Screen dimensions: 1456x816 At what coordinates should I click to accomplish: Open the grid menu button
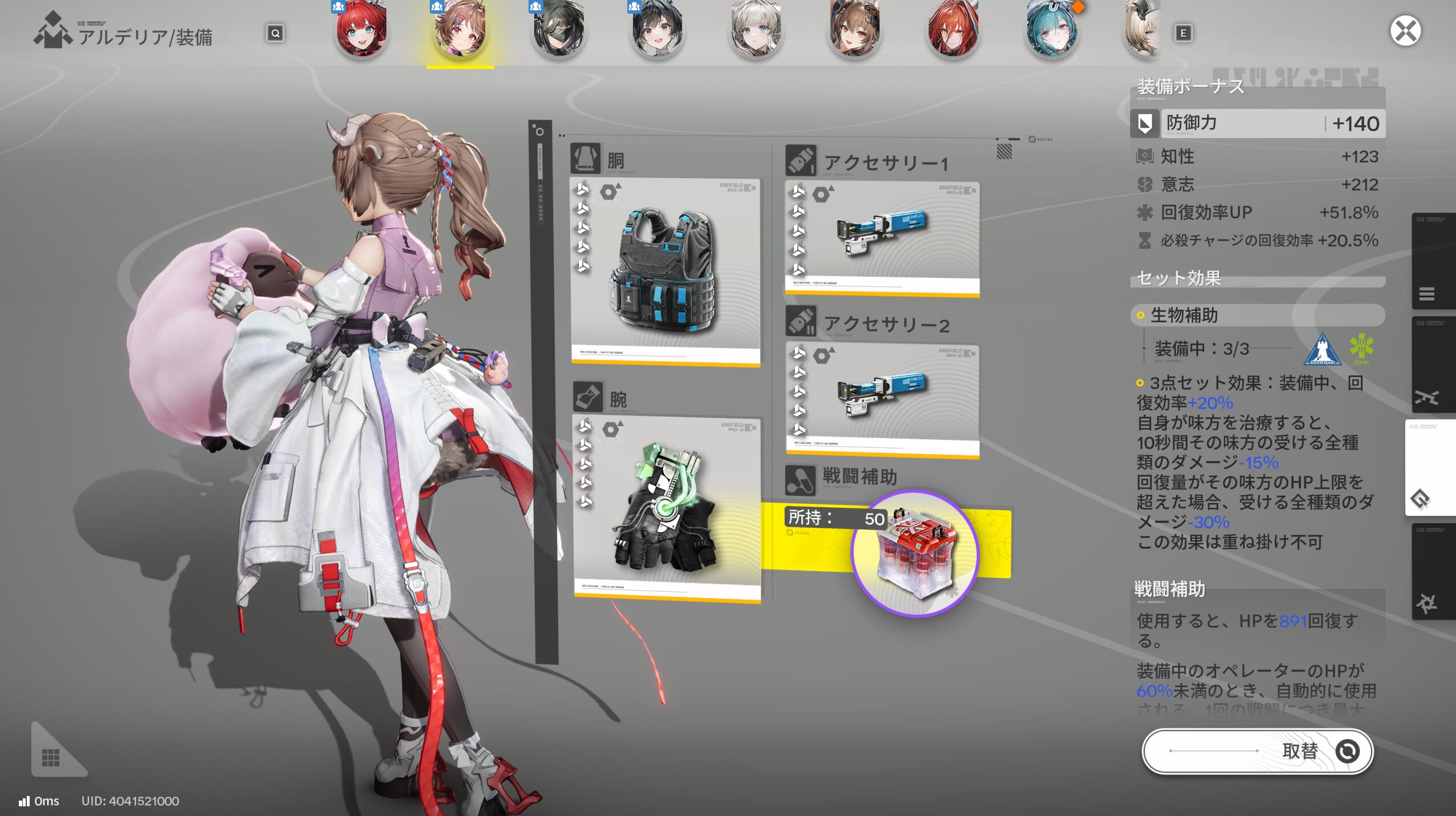click(x=51, y=757)
